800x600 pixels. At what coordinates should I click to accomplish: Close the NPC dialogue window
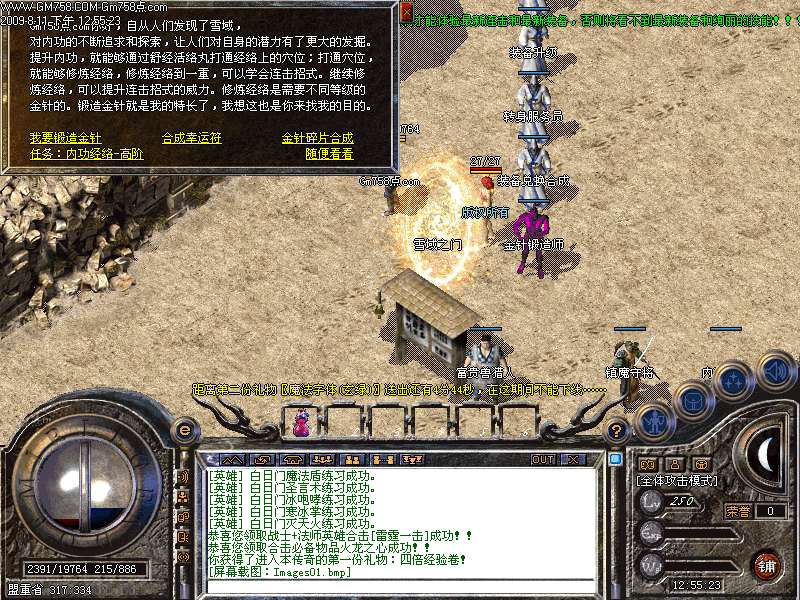(406, 12)
